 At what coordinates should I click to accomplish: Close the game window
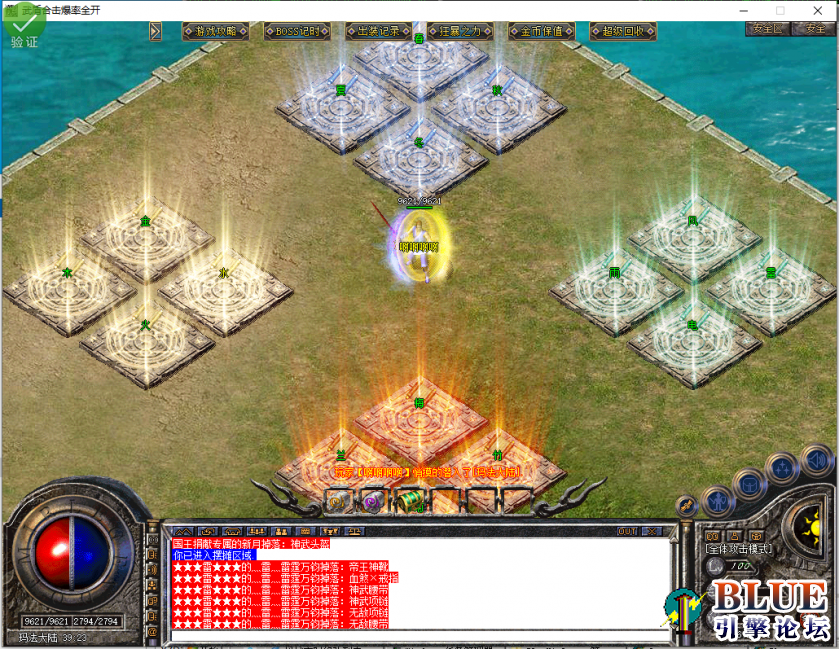point(818,10)
